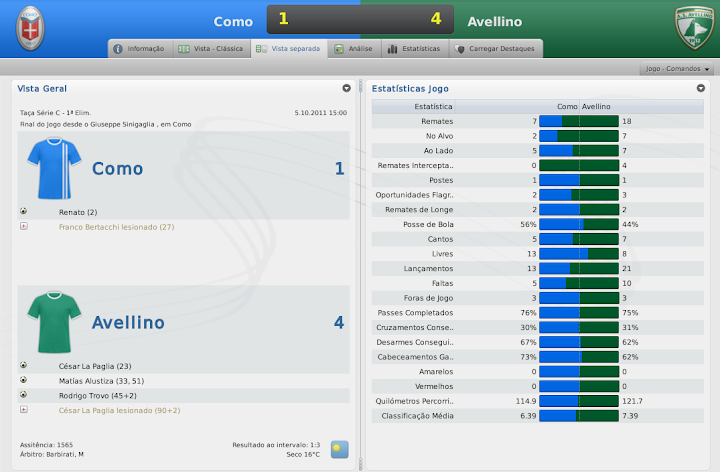Collapse the Vista Geral panel arrow
Viewport: 720px width, 472px height.
point(346,88)
